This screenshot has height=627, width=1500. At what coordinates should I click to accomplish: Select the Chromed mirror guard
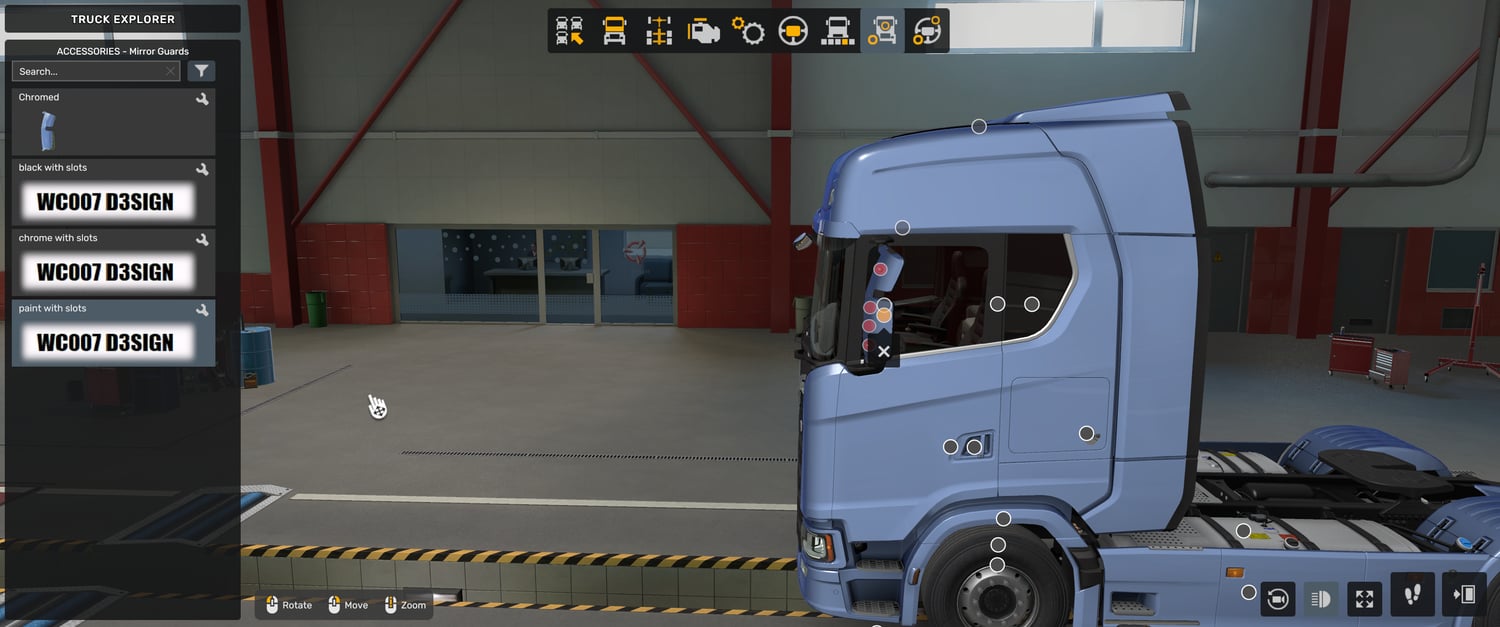pos(113,122)
